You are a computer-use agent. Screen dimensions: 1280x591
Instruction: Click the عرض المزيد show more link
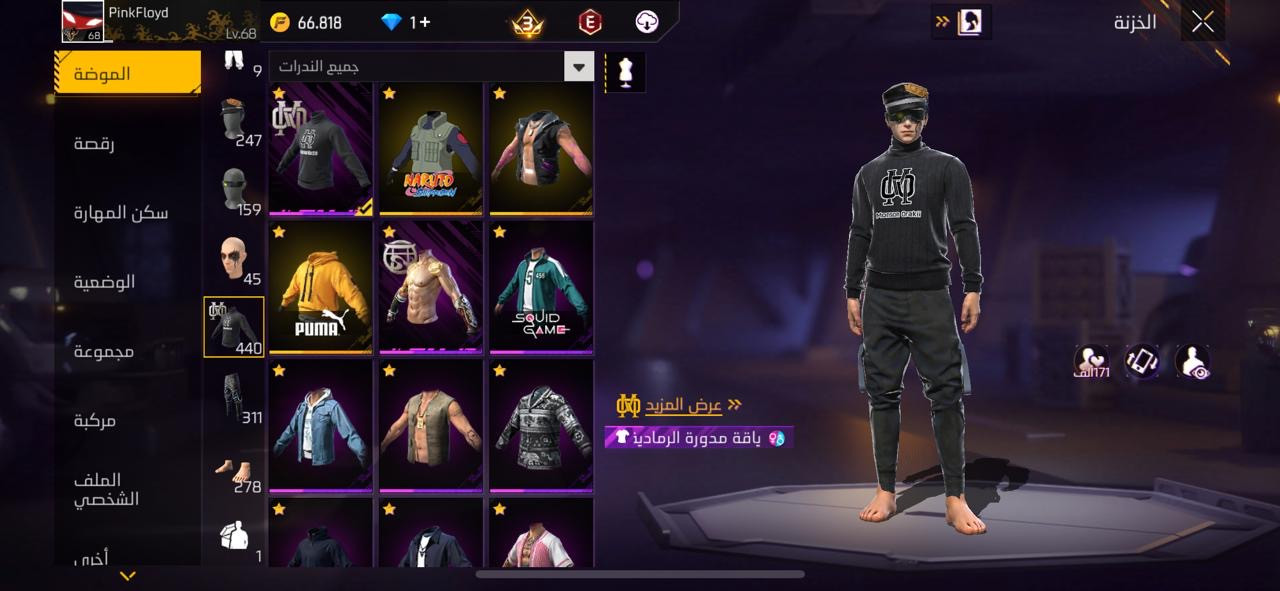pos(682,405)
